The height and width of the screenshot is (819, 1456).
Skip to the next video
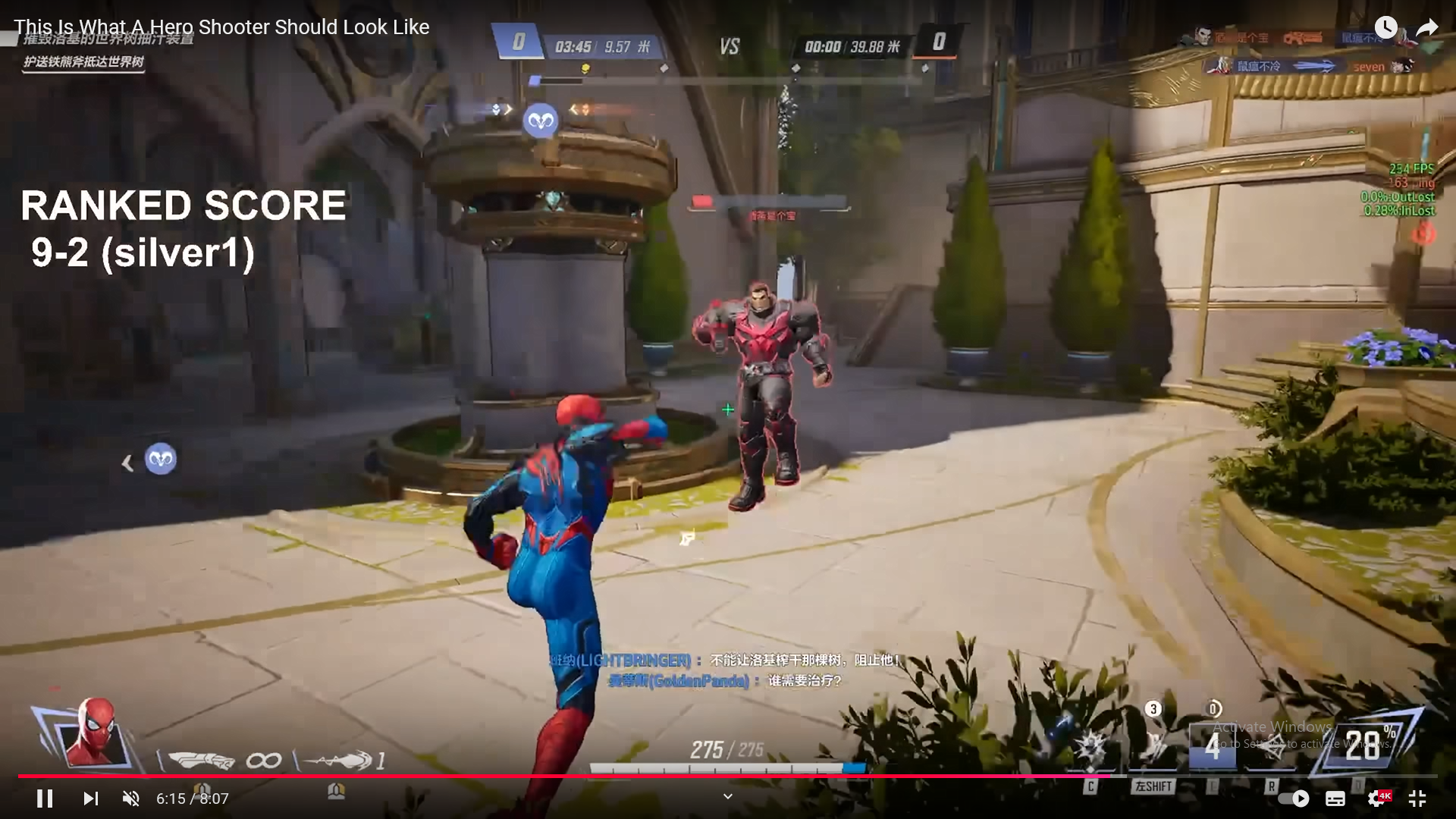[x=90, y=799]
